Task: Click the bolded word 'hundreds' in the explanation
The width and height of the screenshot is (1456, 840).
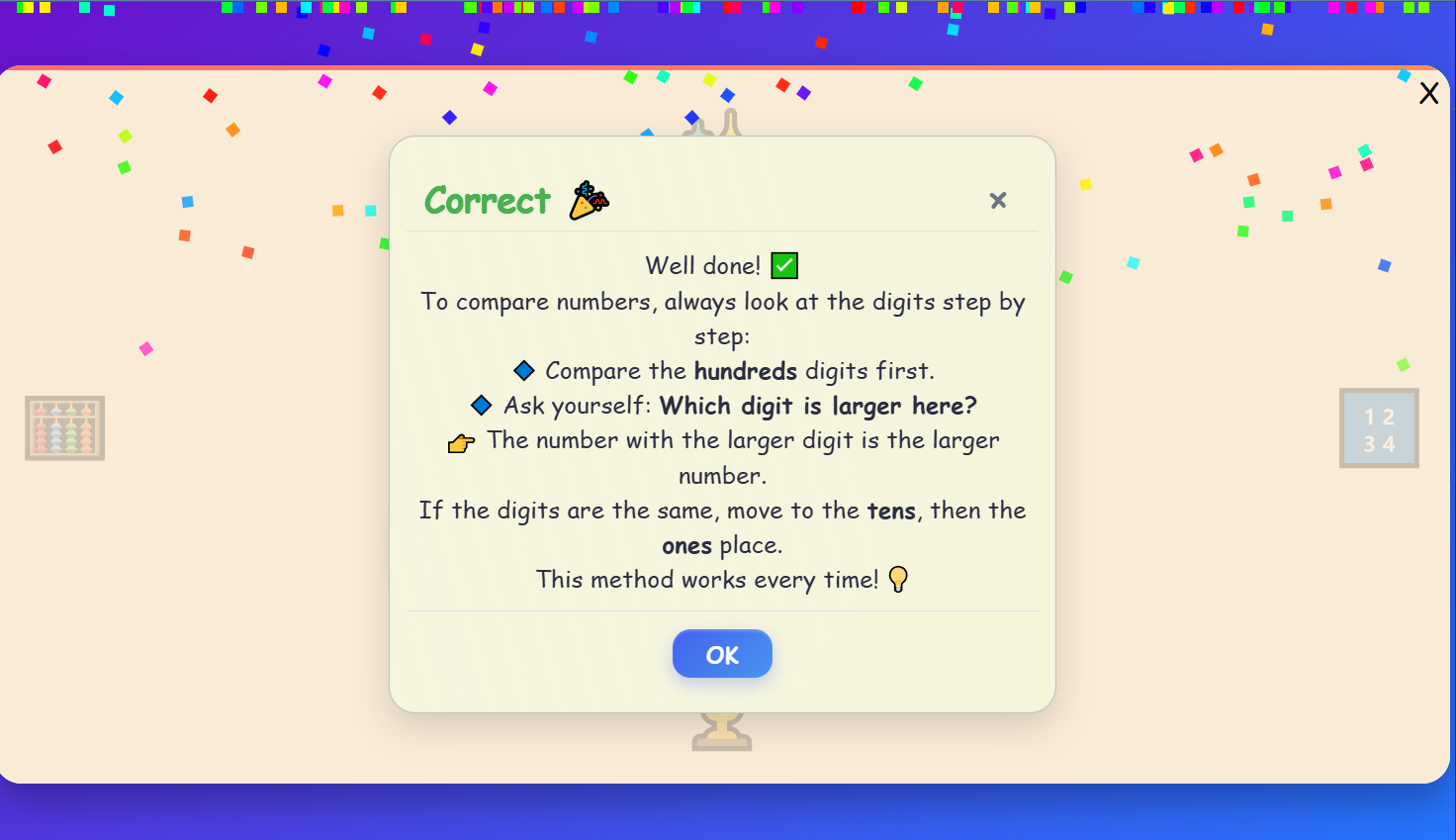Action: (746, 371)
